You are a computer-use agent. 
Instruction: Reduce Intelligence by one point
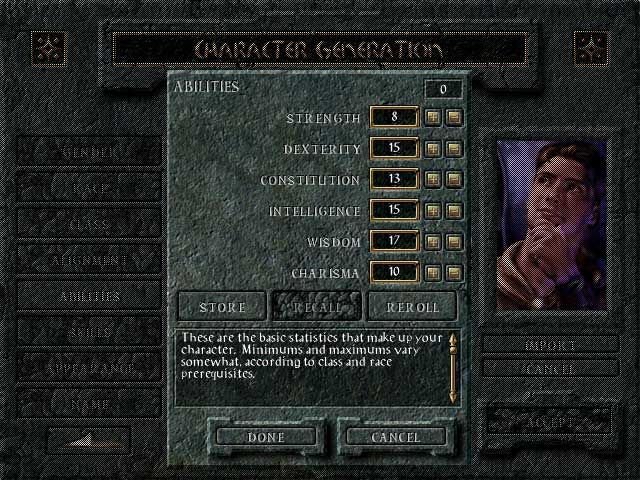click(453, 211)
